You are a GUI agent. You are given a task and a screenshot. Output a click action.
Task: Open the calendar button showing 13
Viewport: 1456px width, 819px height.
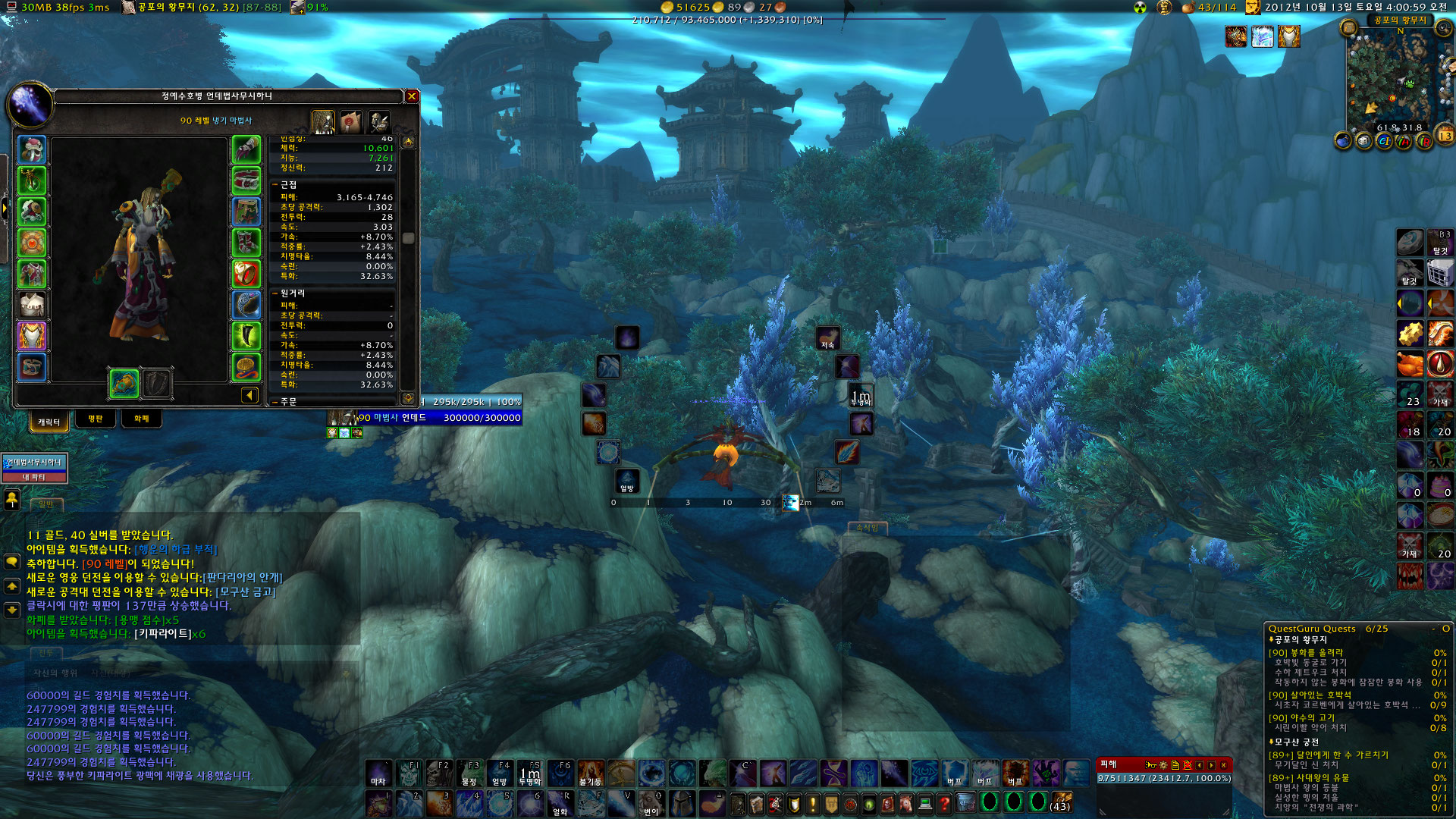pos(1445,136)
